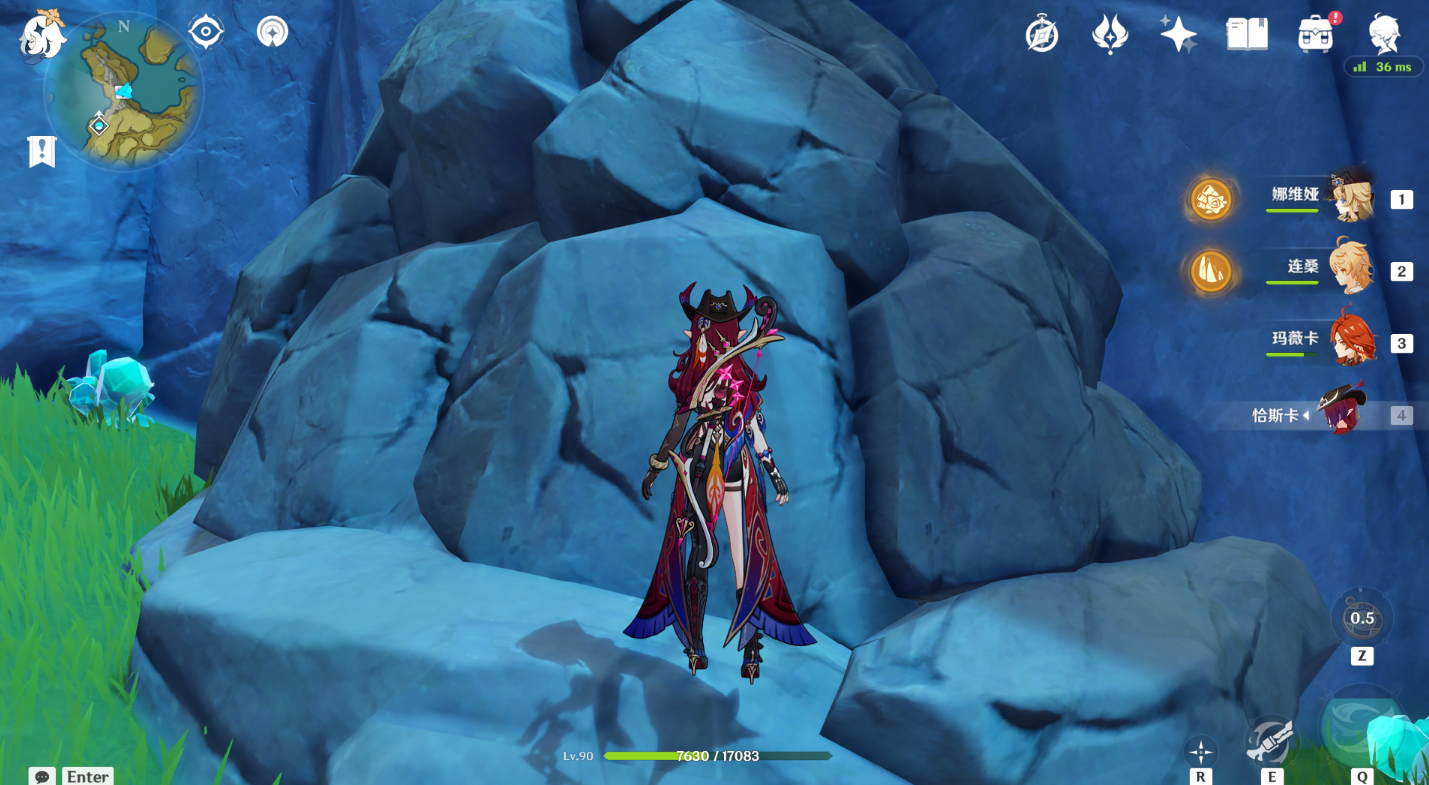Open the character profile head icon
Viewport: 1429px width, 785px height.
tap(1384, 33)
